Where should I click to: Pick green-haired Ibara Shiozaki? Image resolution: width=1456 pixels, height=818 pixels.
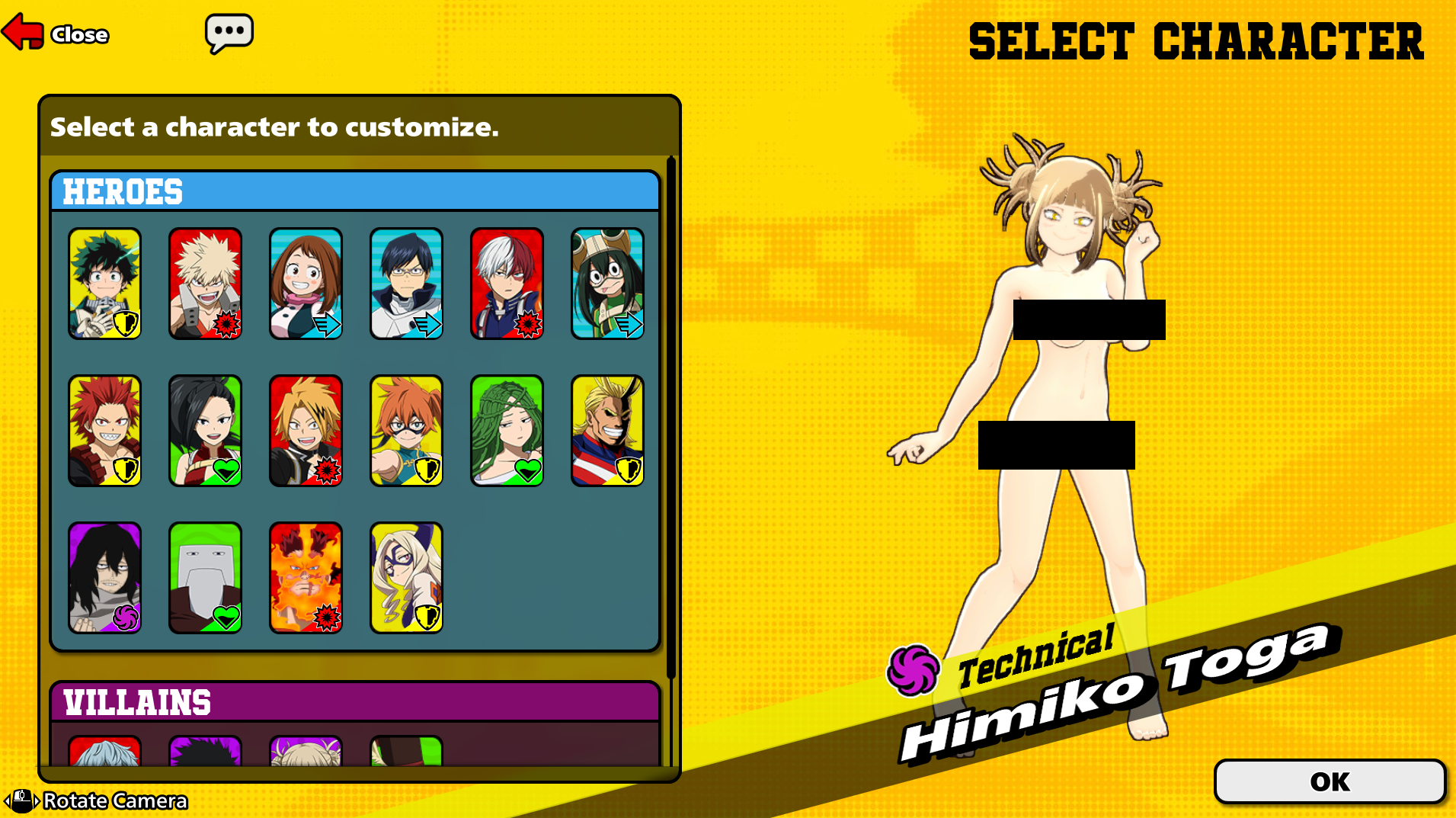click(507, 430)
